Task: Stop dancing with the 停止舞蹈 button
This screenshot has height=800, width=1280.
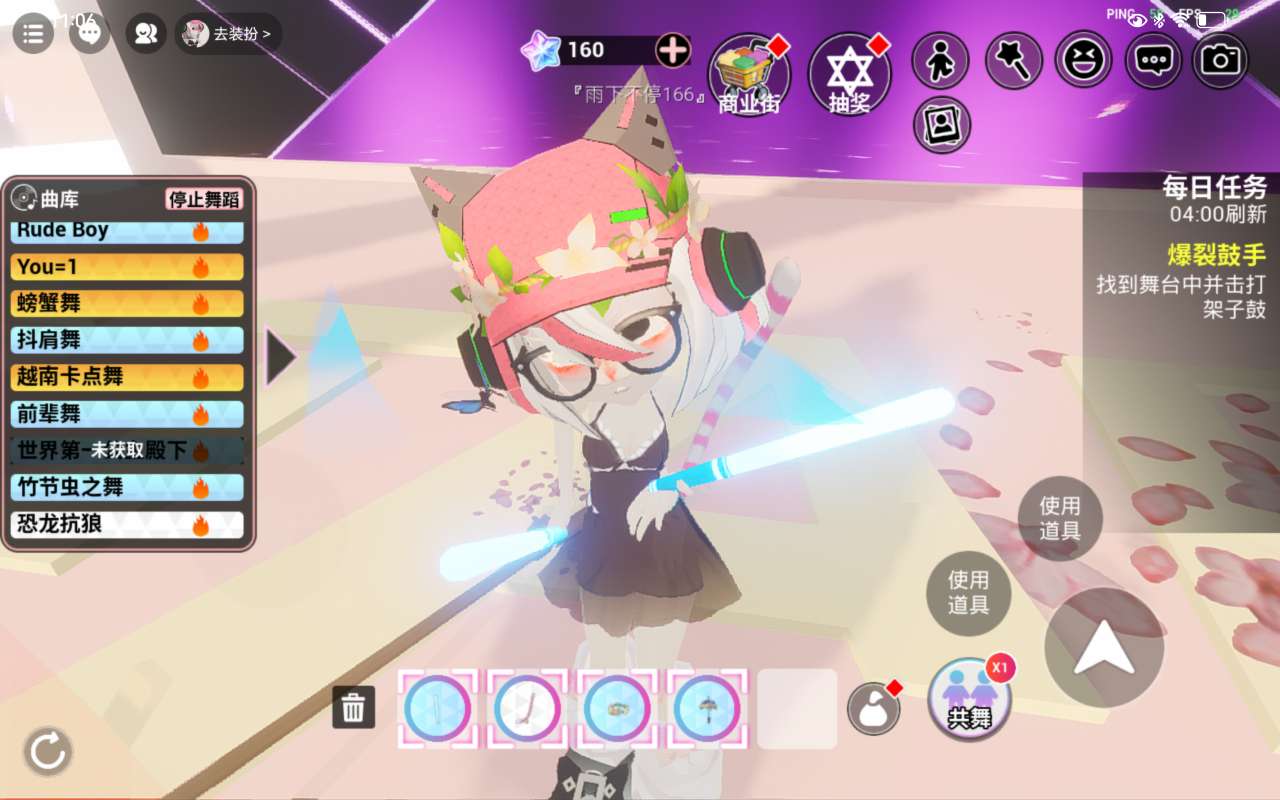Action: coord(204,199)
